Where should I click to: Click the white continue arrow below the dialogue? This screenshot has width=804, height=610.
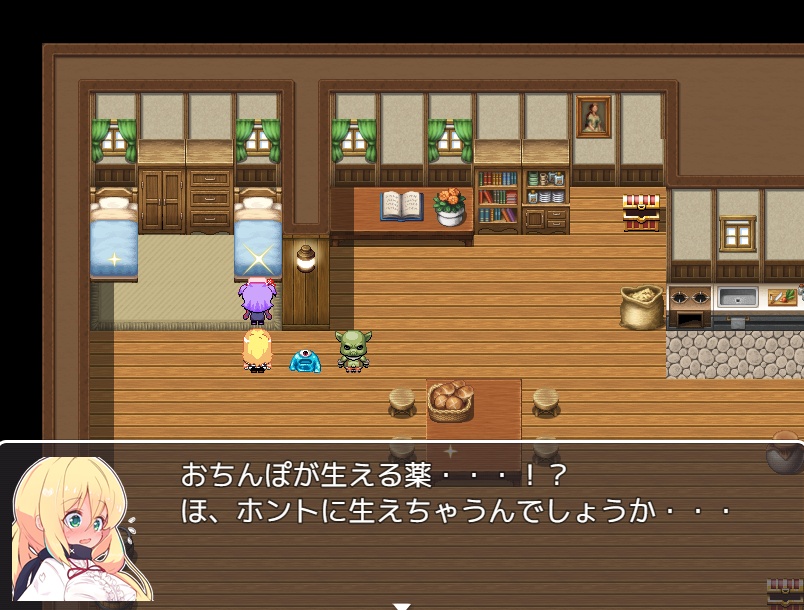(401, 605)
